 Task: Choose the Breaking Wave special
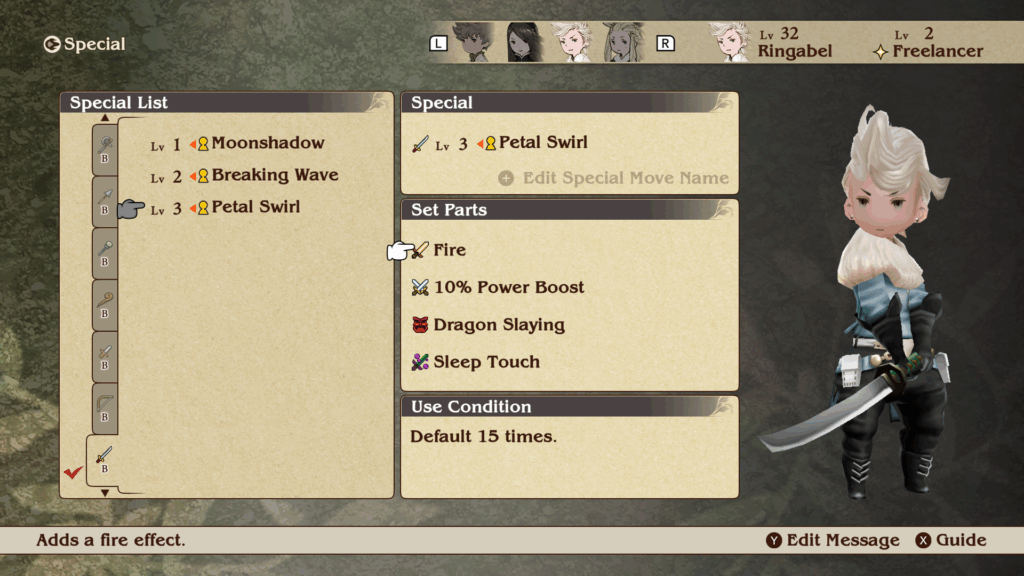(274, 176)
